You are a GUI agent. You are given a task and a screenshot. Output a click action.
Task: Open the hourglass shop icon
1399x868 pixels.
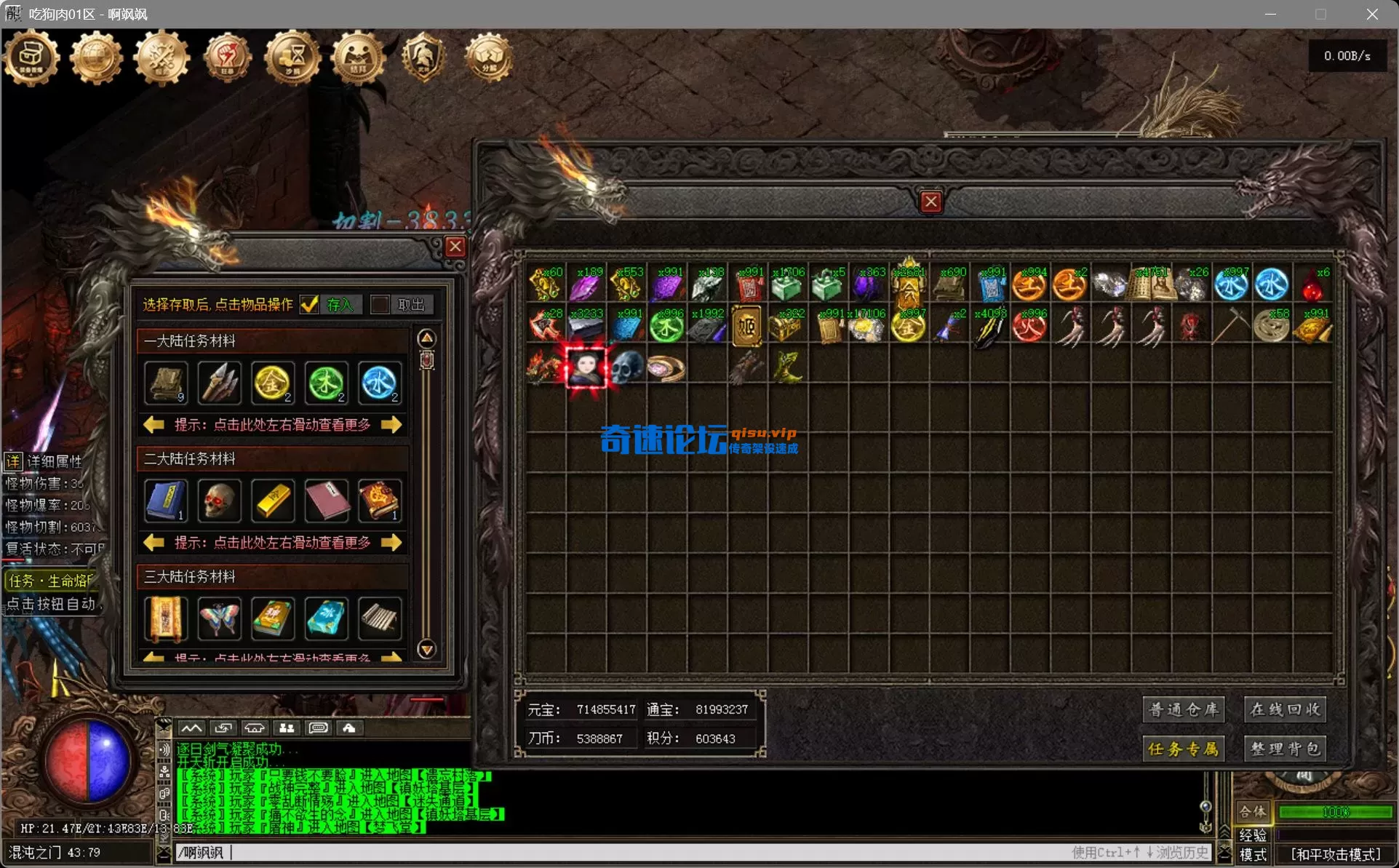coord(292,58)
